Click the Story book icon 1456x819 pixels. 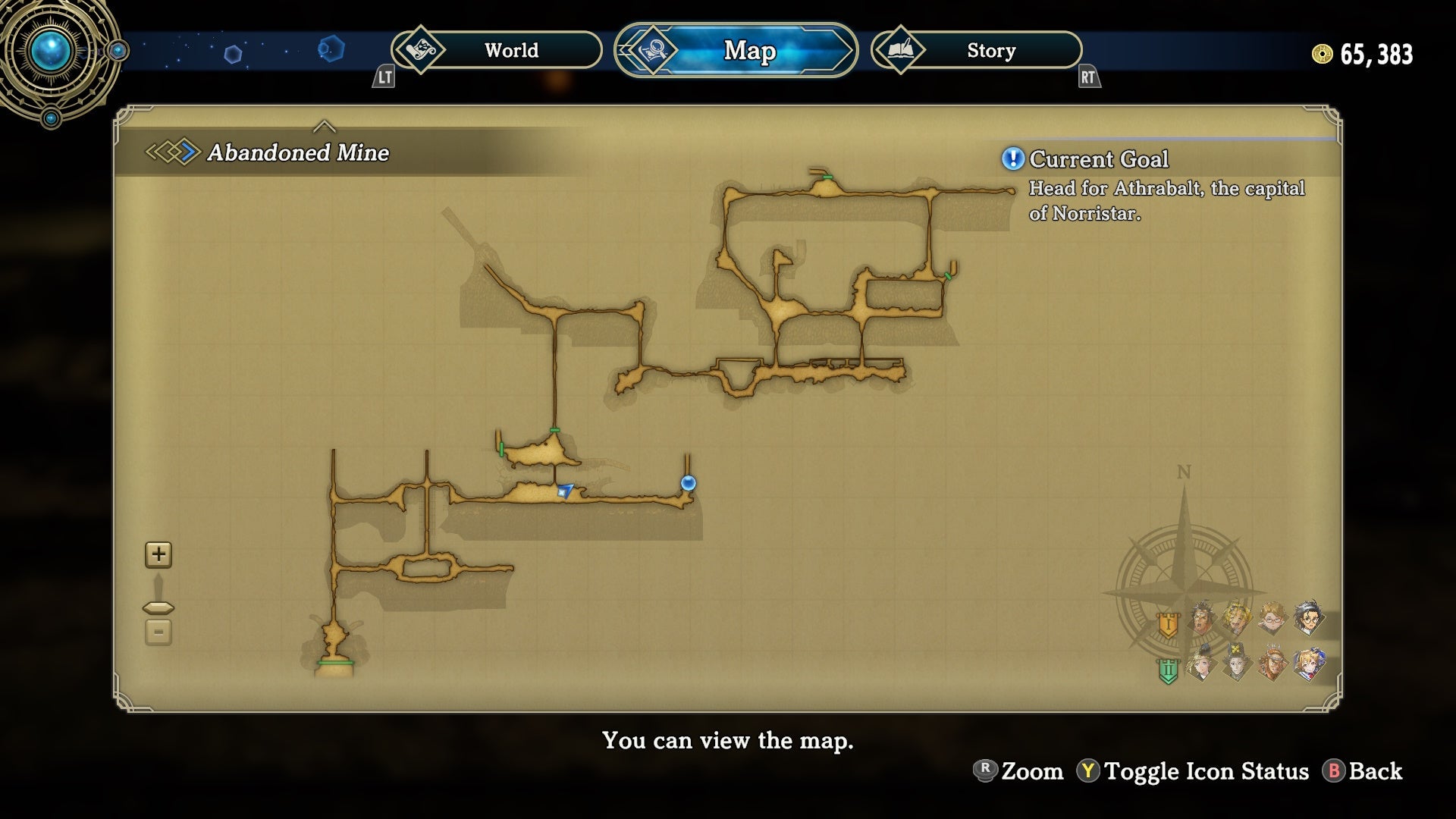tap(900, 50)
